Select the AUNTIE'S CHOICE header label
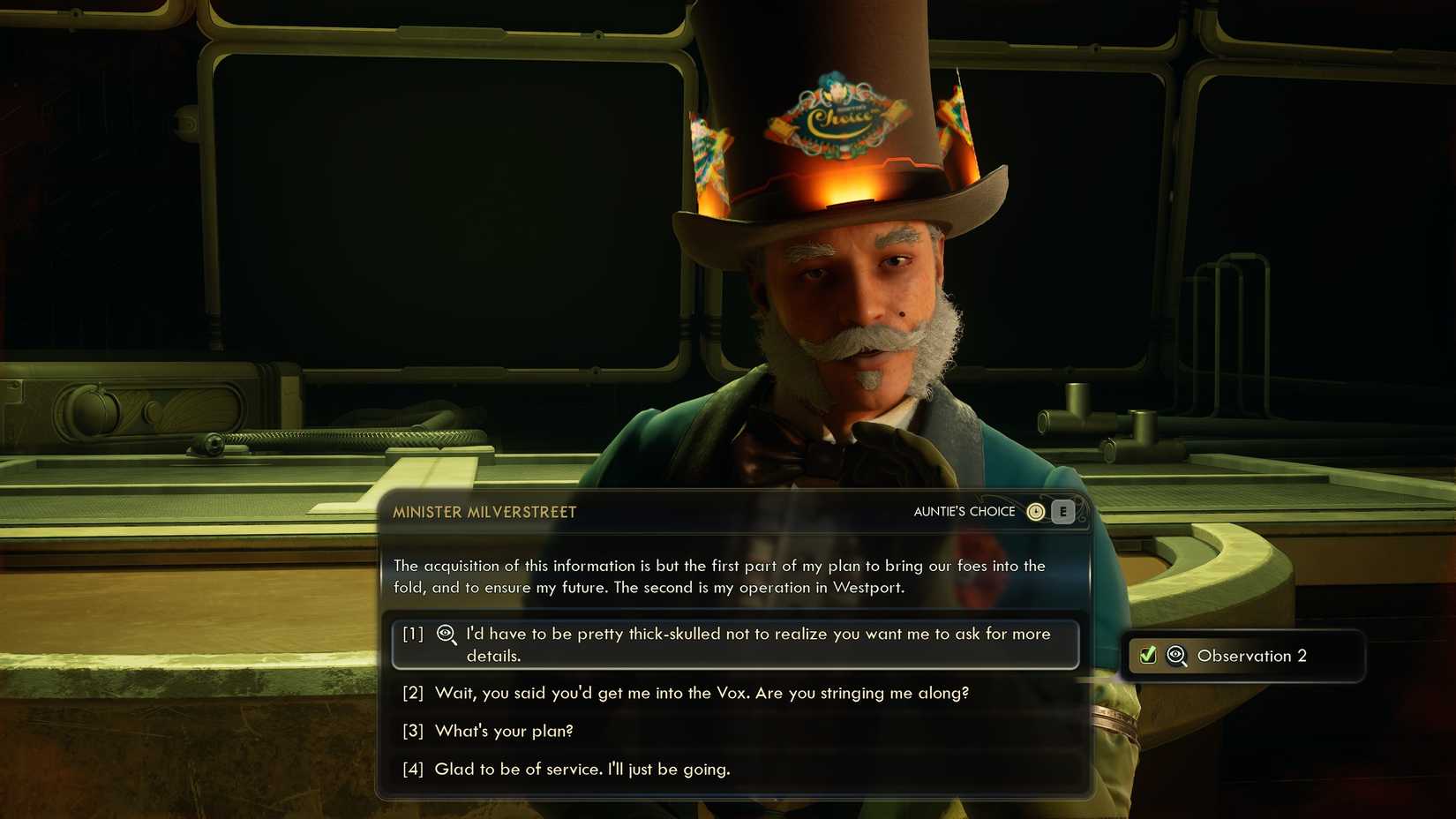 pyautogui.click(x=964, y=511)
